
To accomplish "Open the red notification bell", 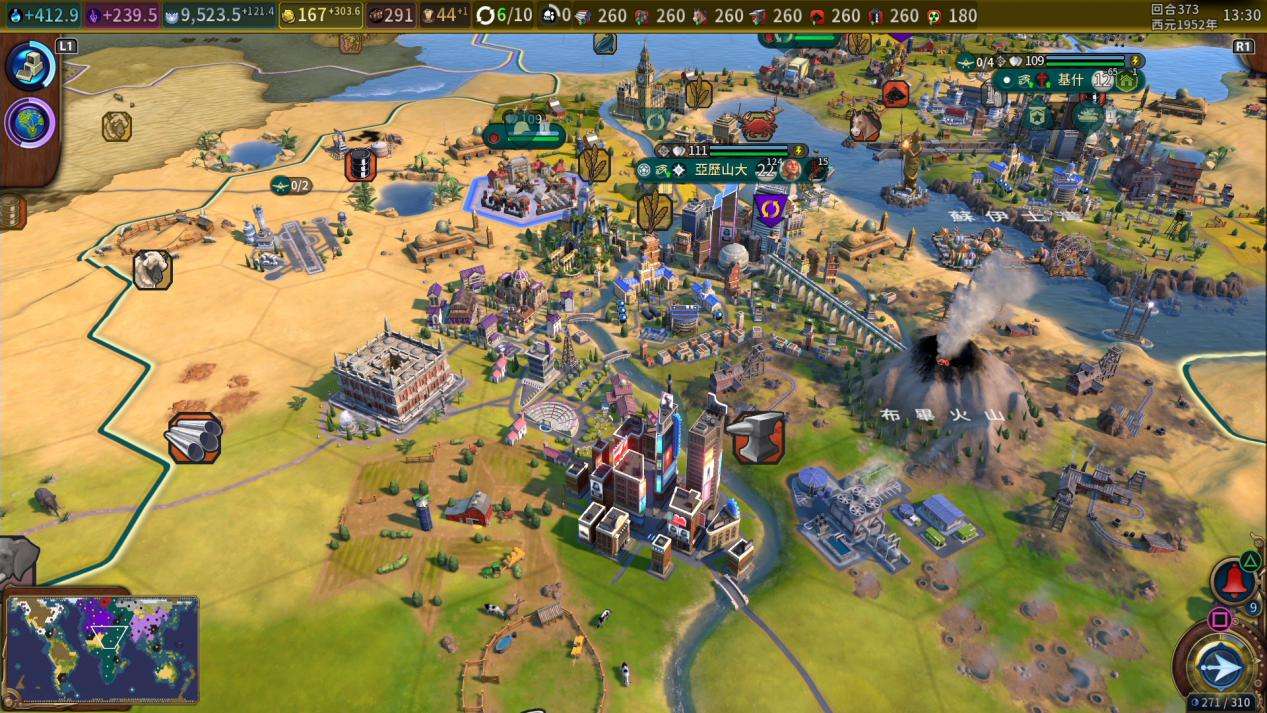I will coord(1234,581).
